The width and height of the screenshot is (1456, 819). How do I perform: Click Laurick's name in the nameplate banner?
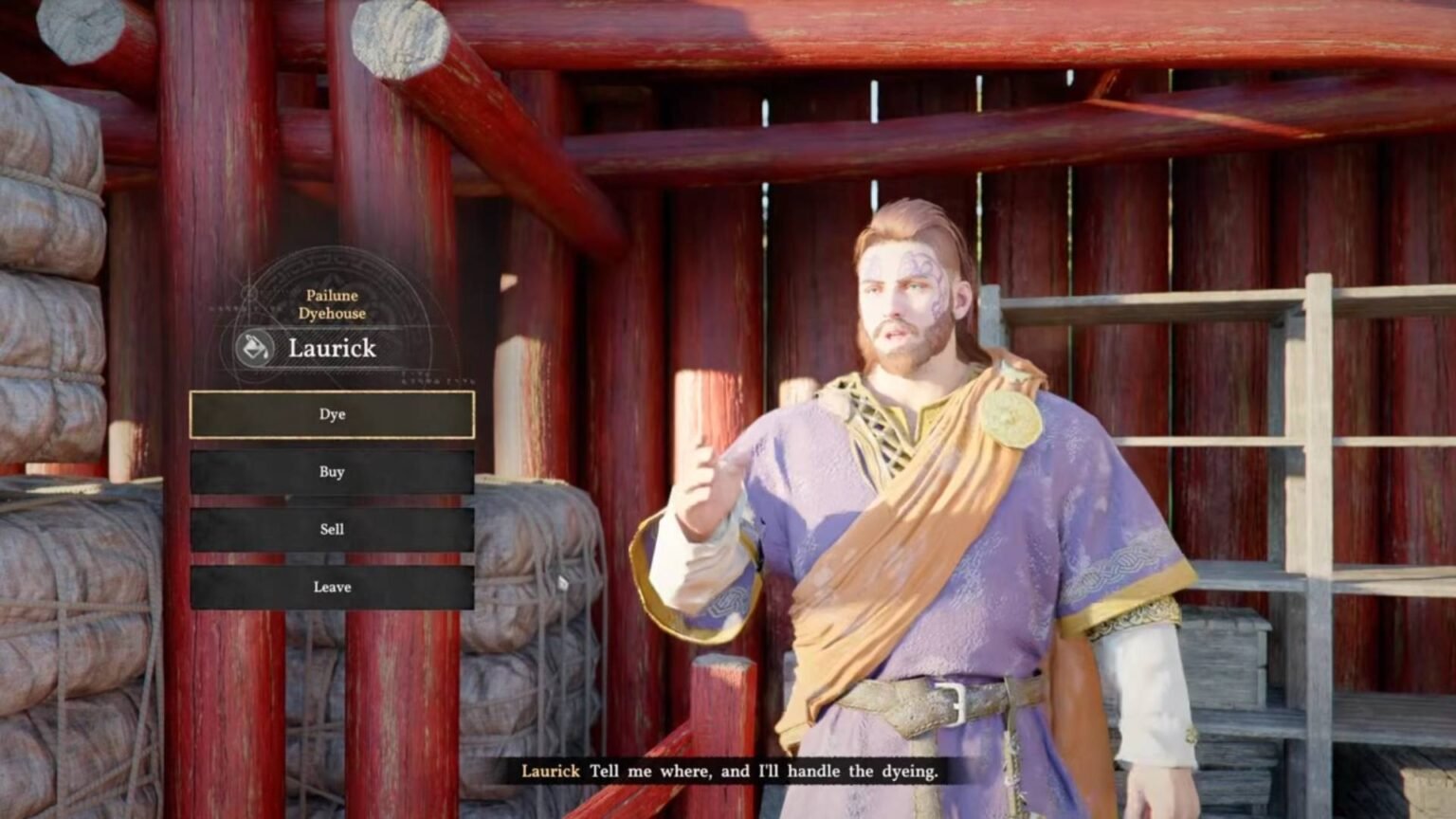tap(332, 349)
